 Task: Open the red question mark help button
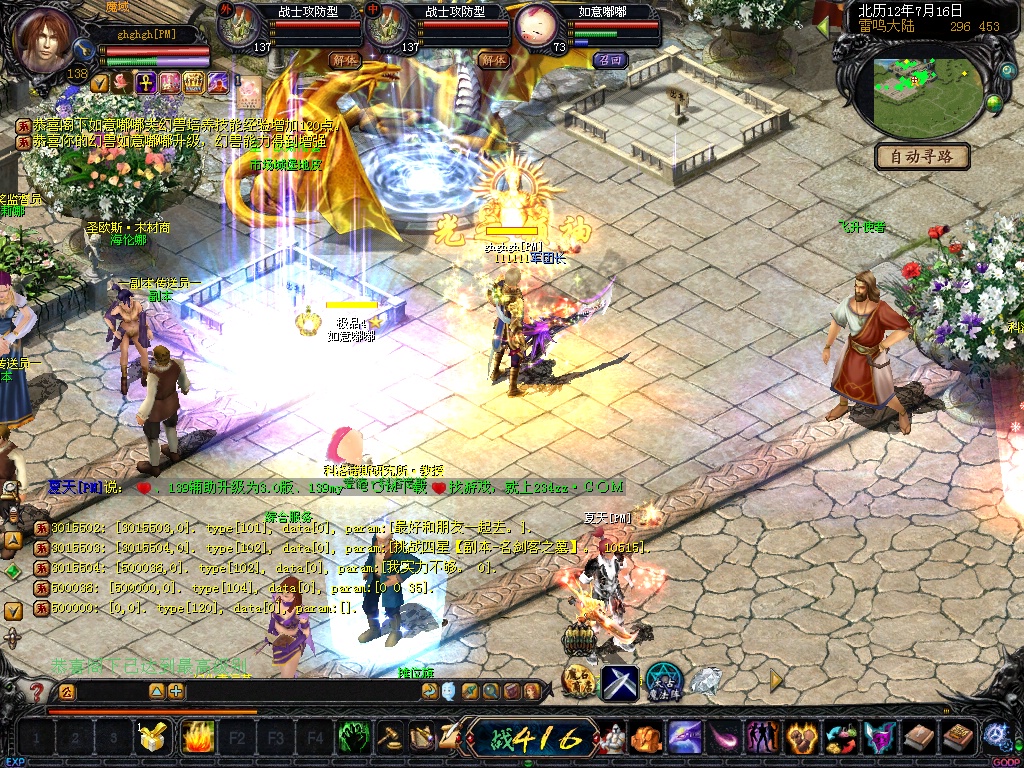pyautogui.click(x=37, y=691)
